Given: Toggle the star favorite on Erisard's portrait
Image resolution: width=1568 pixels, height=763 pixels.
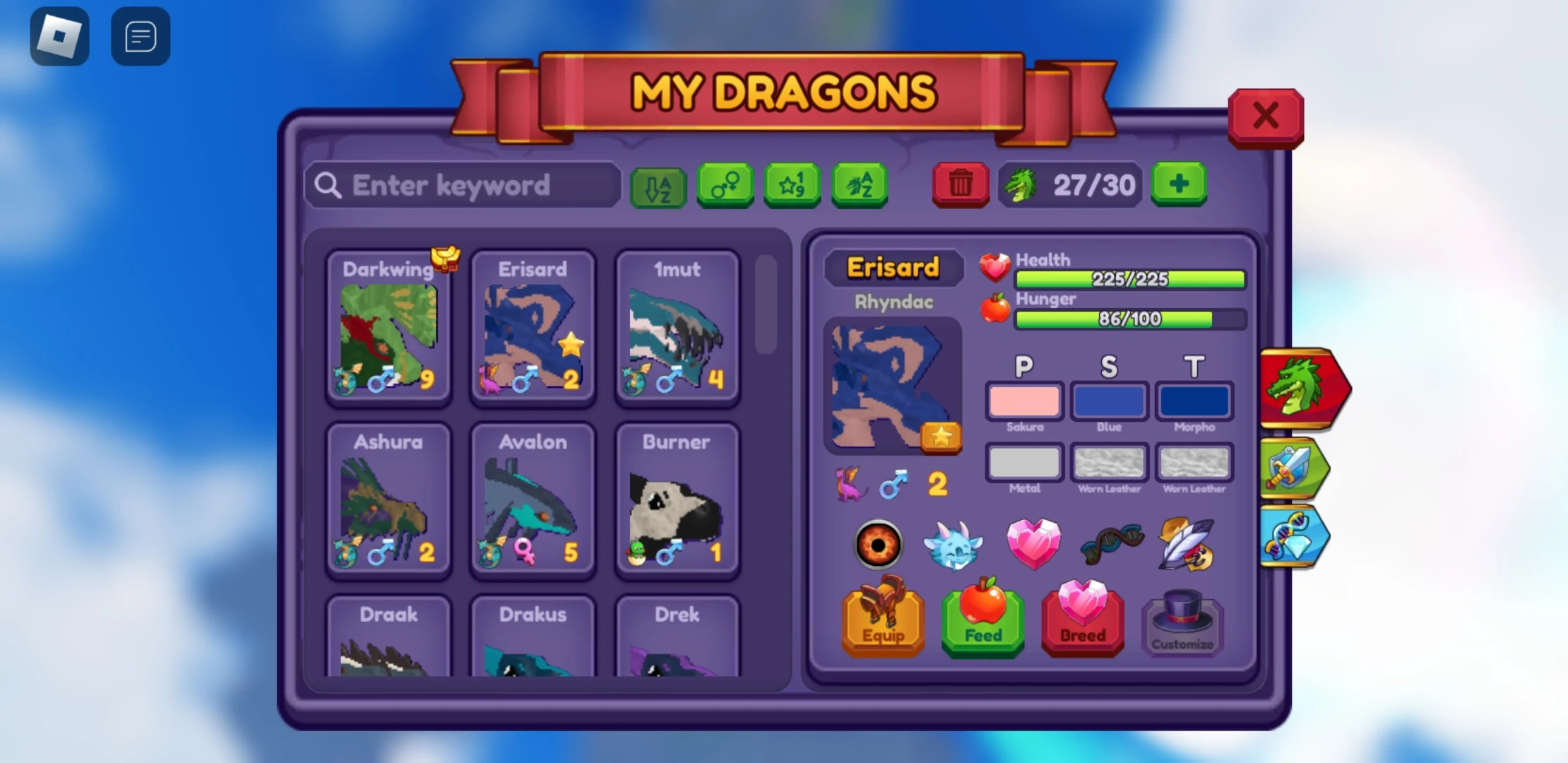Looking at the screenshot, I should click(x=940, y=438).
